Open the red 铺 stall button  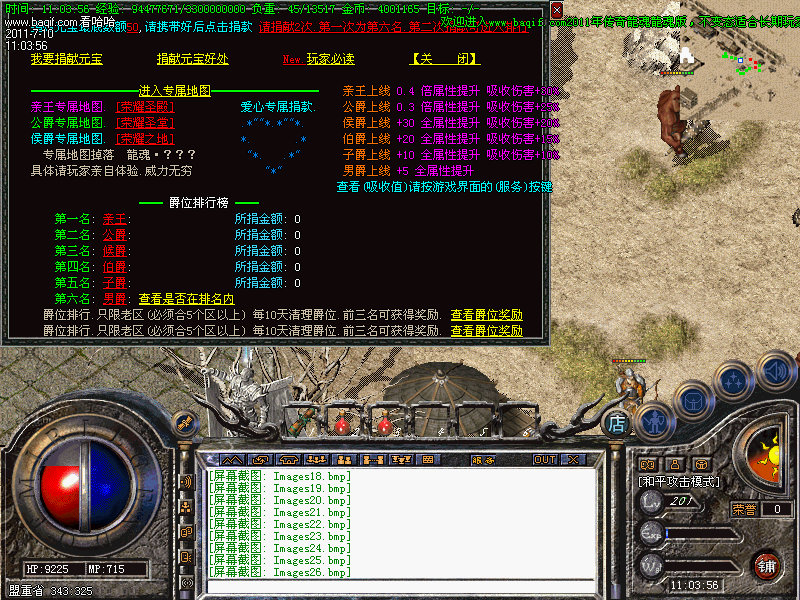click(766, 565)
